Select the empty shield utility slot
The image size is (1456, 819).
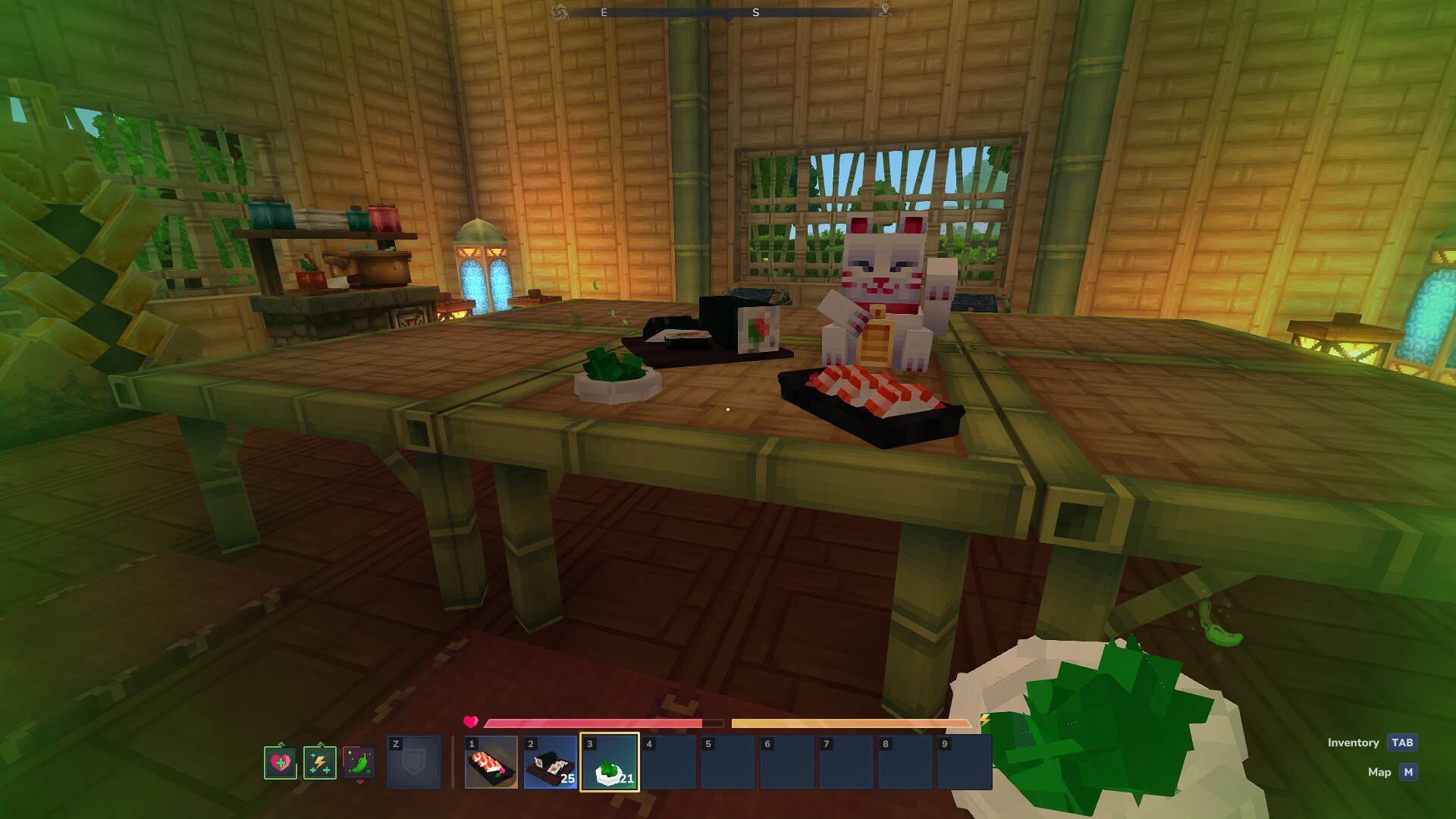pyautogui.click(x=413, y=762)
